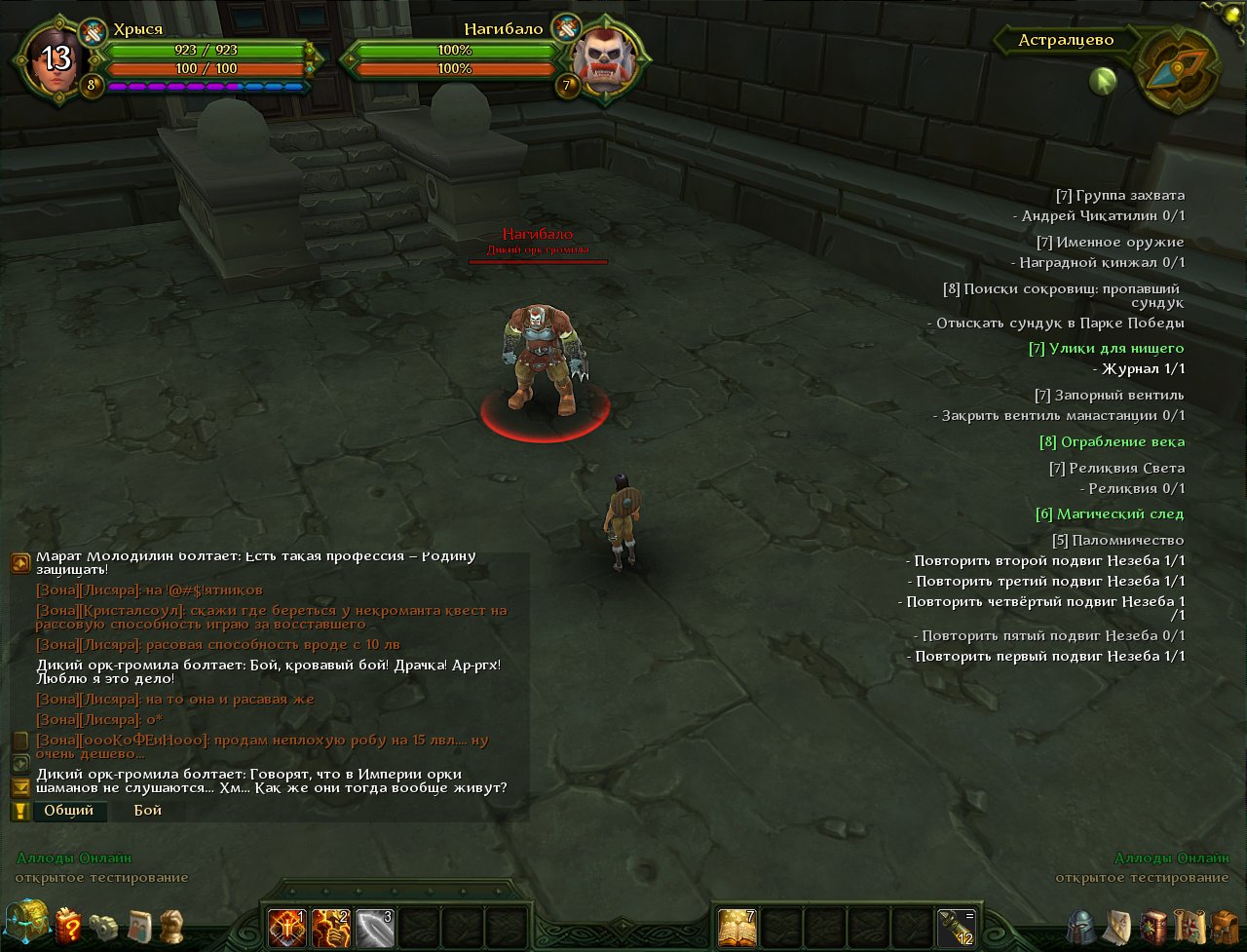Select the Ограбление века quest in tracker
Image resolution: width=1247 pixels, height=952 pixels.
tap(1112, 441)
